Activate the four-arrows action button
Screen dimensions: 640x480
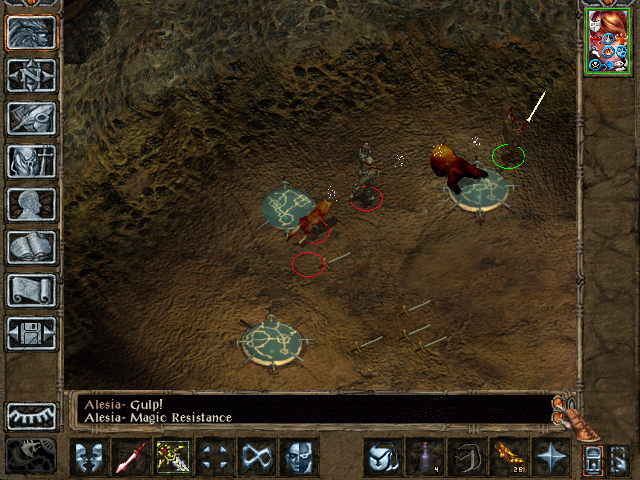(x=214, y=457)
